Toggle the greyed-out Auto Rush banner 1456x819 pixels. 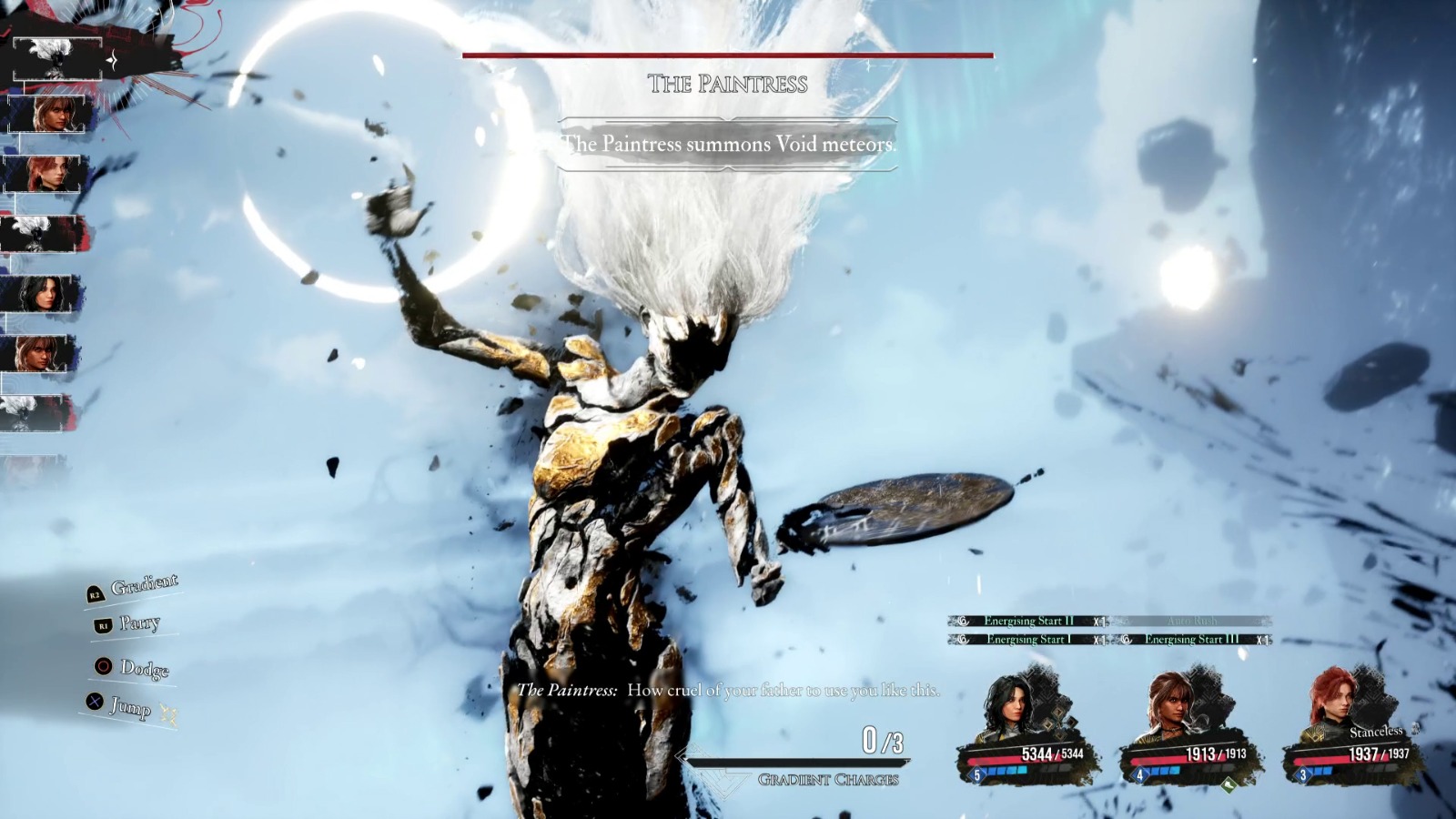tap(1192, 621)
